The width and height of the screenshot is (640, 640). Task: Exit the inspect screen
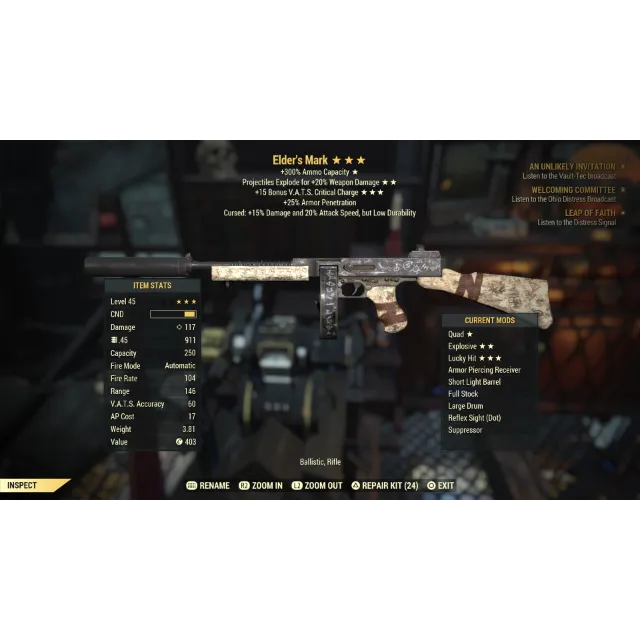440,486
